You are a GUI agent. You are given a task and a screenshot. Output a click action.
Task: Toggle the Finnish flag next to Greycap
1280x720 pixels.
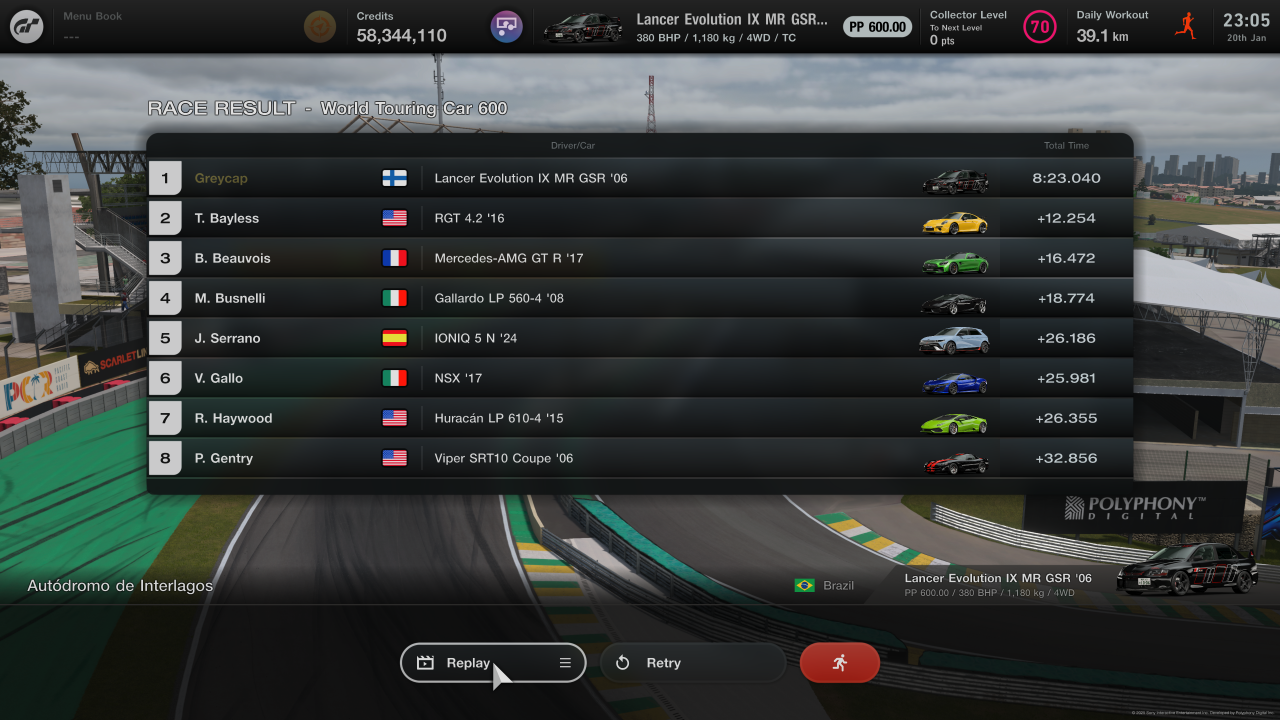[x=395, y=178]
